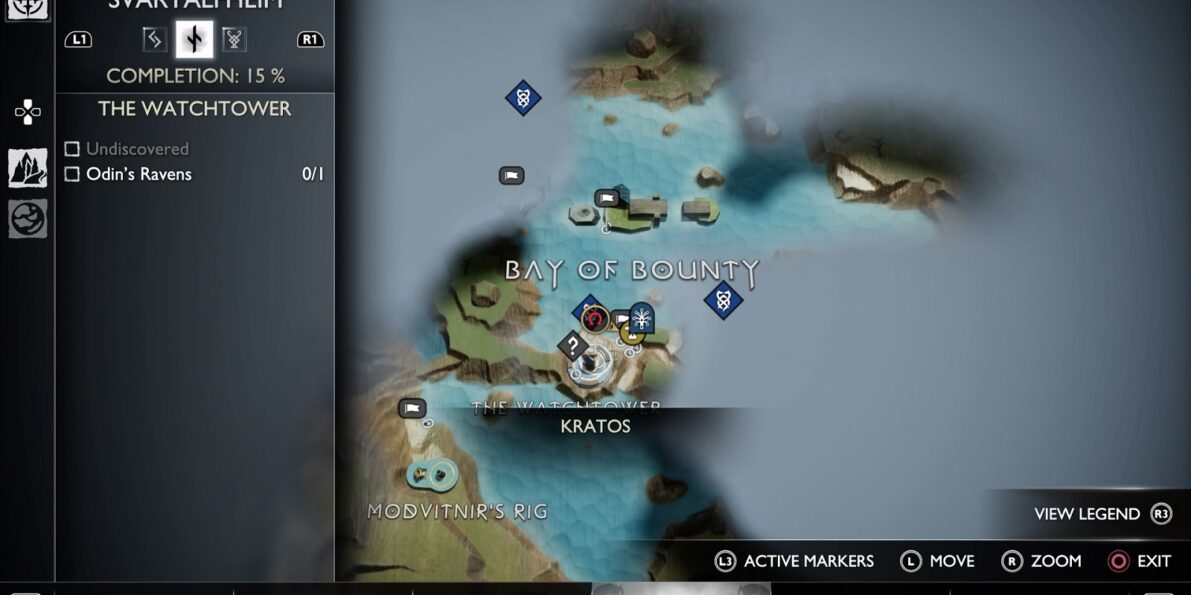Select the twin-ring marker at Modvitnir's Rig
Viewport: 1191px width, 595px height.
point(432,474)
